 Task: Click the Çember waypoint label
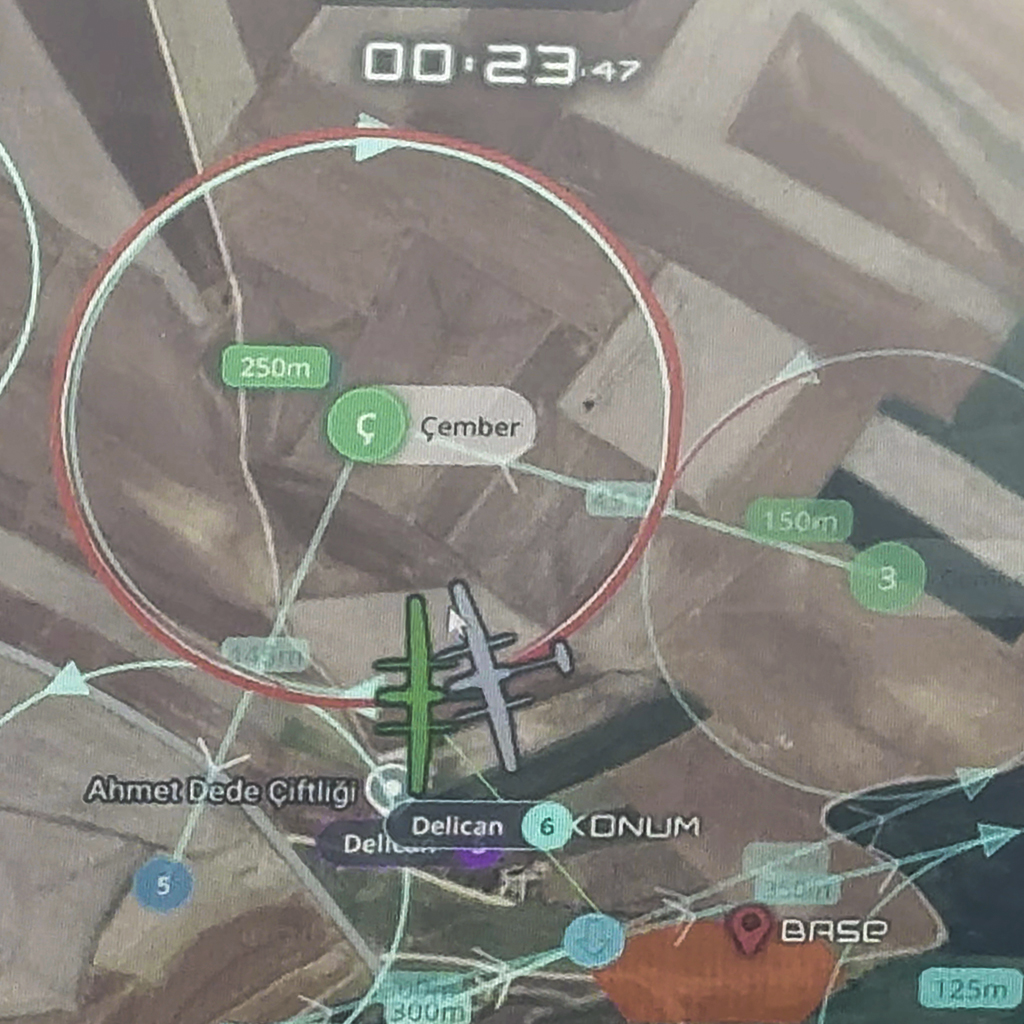470,427
